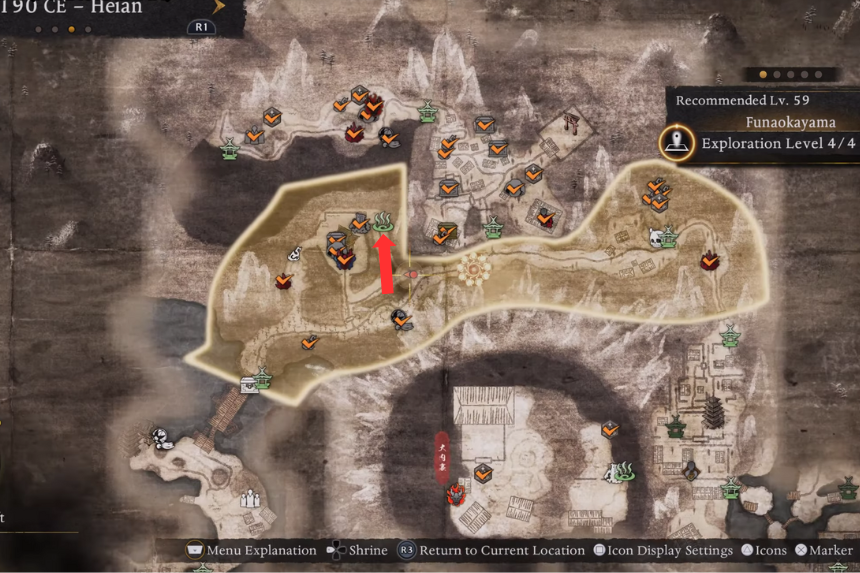Jump to Shrine from bottom bar
Viewport: 860px width, 573px height.
[357, 550]
